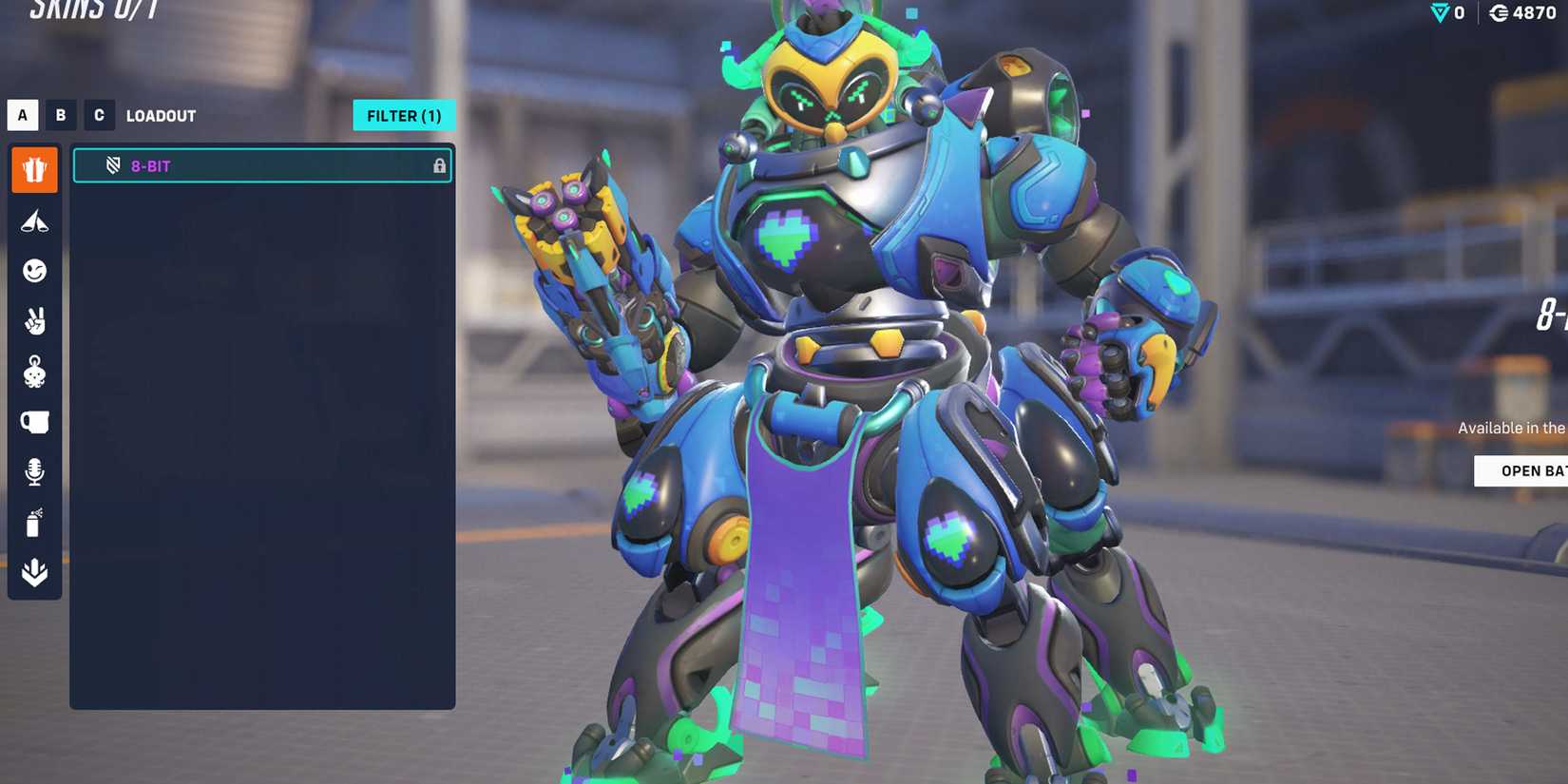This screenshot has height=784, width=1568.
Task: Open the Souvenirs mug icon
Action: click(34, 423)
